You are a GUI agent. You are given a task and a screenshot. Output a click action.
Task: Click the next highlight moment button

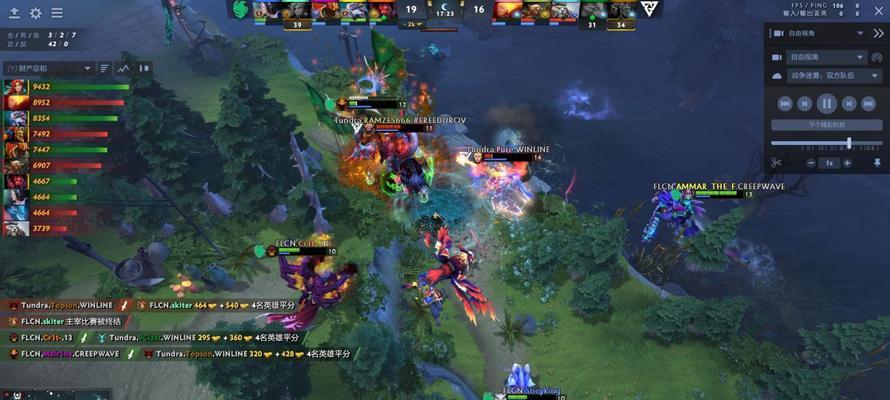coord(827,125)
